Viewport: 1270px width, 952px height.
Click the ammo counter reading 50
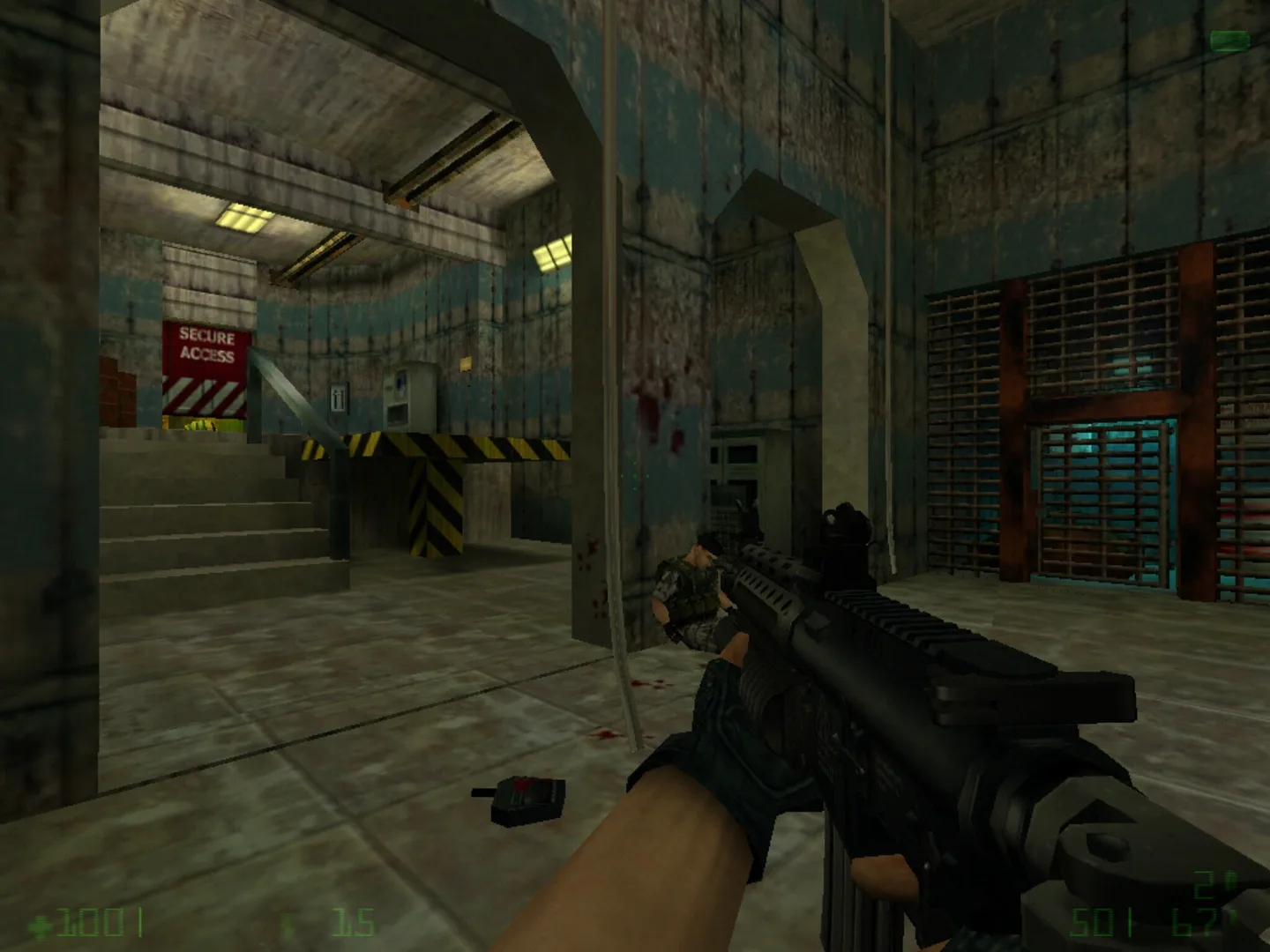1092,922
